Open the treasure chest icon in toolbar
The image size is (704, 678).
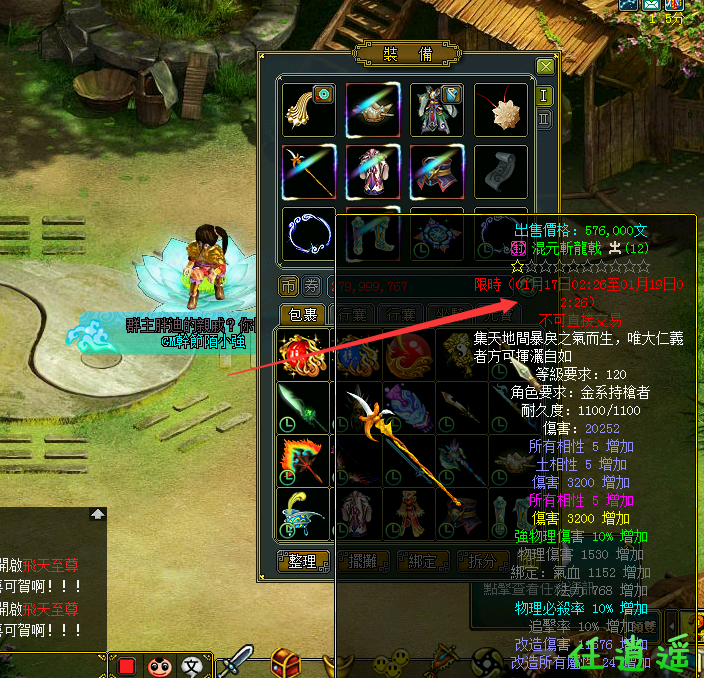click(x=287, y=661)
